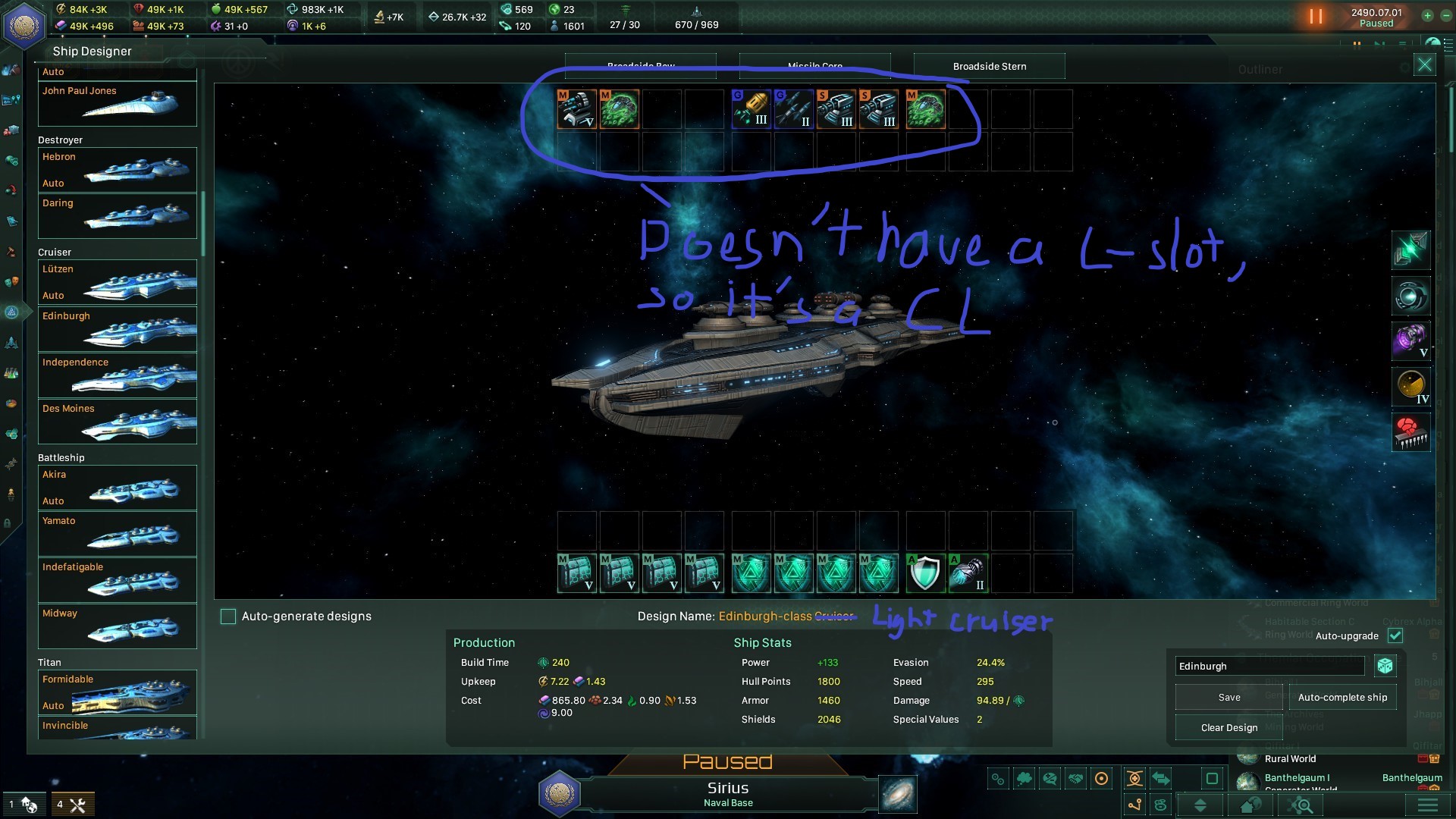This screenshot has height=819, width=1456.
Task: Change the level IV sensor component
Action: tap(1410, 387)
